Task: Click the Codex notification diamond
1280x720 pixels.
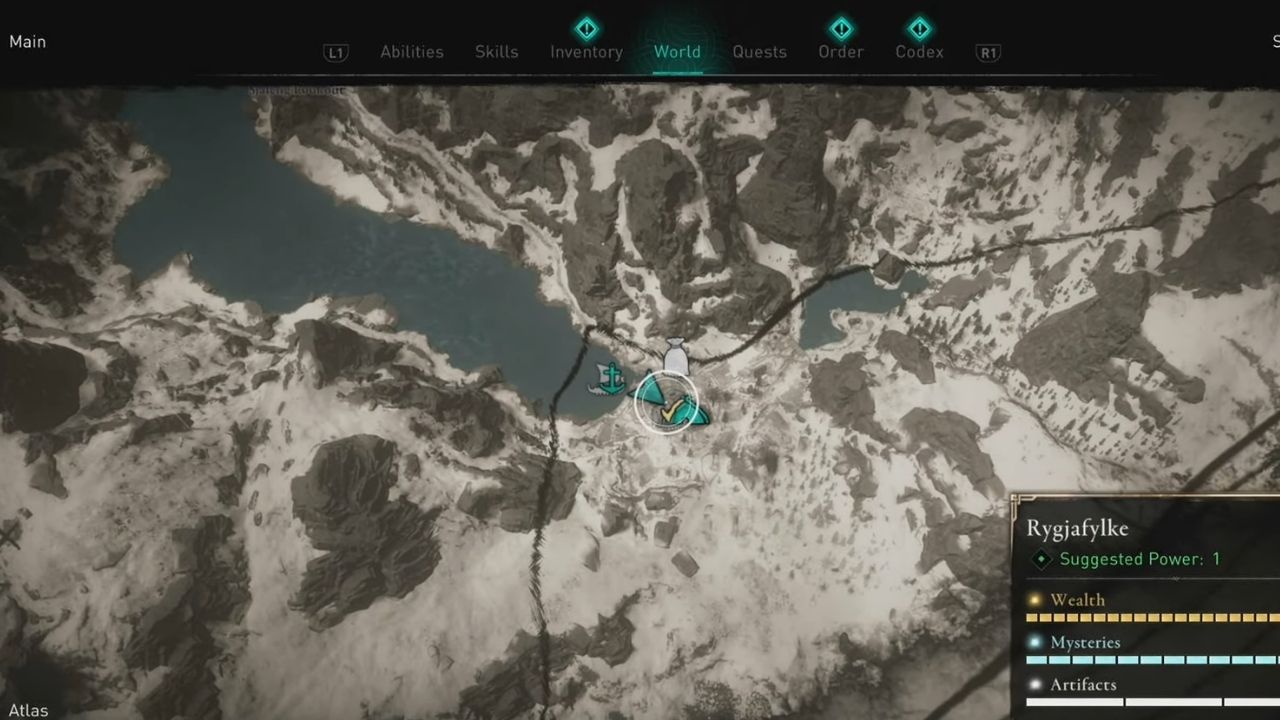Action: (x=919, y=27)
